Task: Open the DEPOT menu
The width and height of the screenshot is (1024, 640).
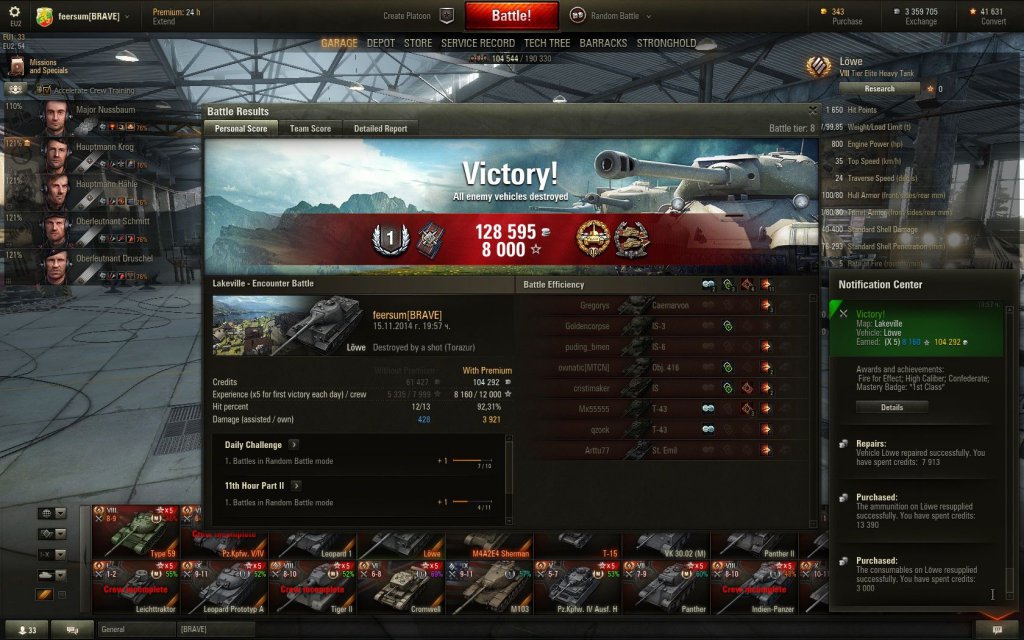Action: (381, 44)
